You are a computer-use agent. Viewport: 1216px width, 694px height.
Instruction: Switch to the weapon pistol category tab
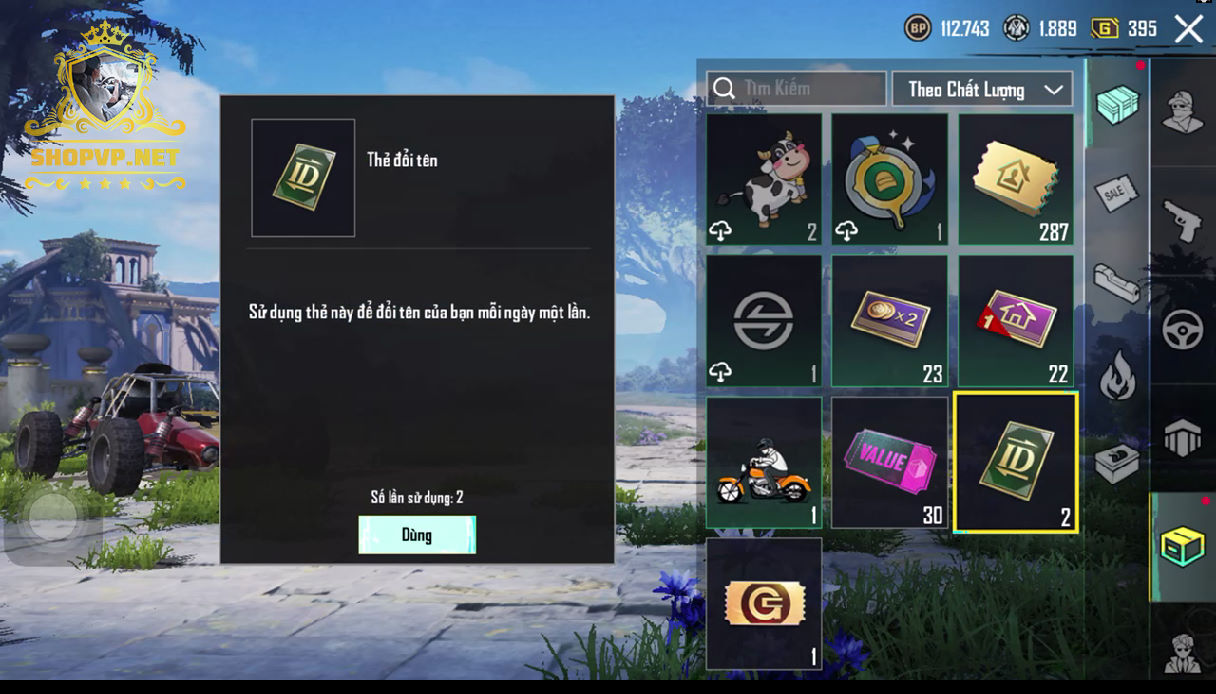pos(1183,219)
